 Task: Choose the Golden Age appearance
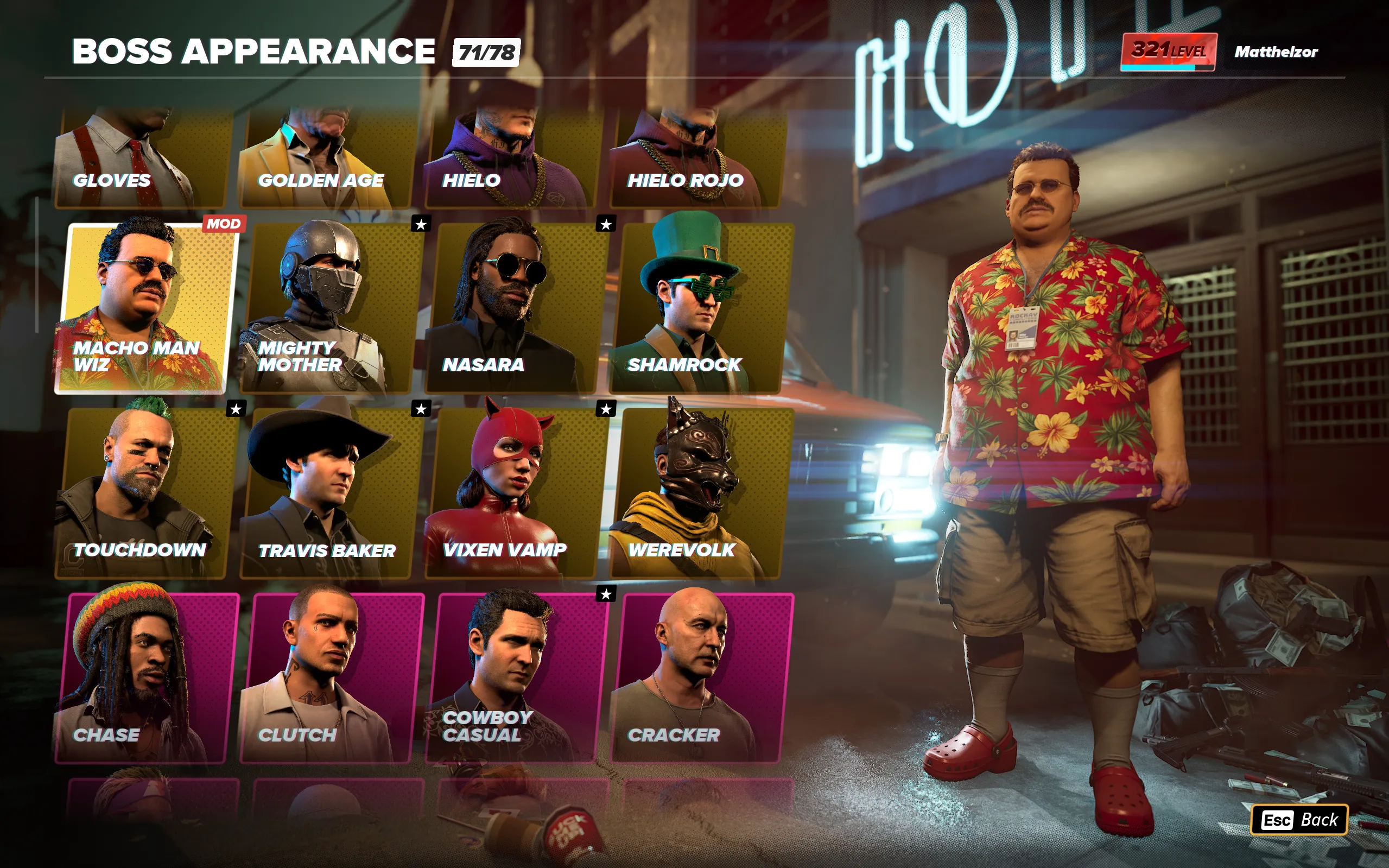[x=326, y=158]
